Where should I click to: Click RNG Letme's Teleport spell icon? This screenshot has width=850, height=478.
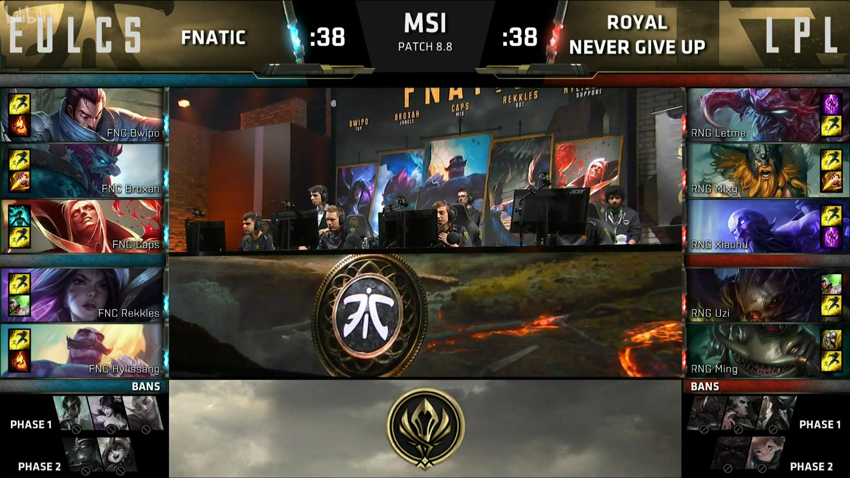[831, 104]
